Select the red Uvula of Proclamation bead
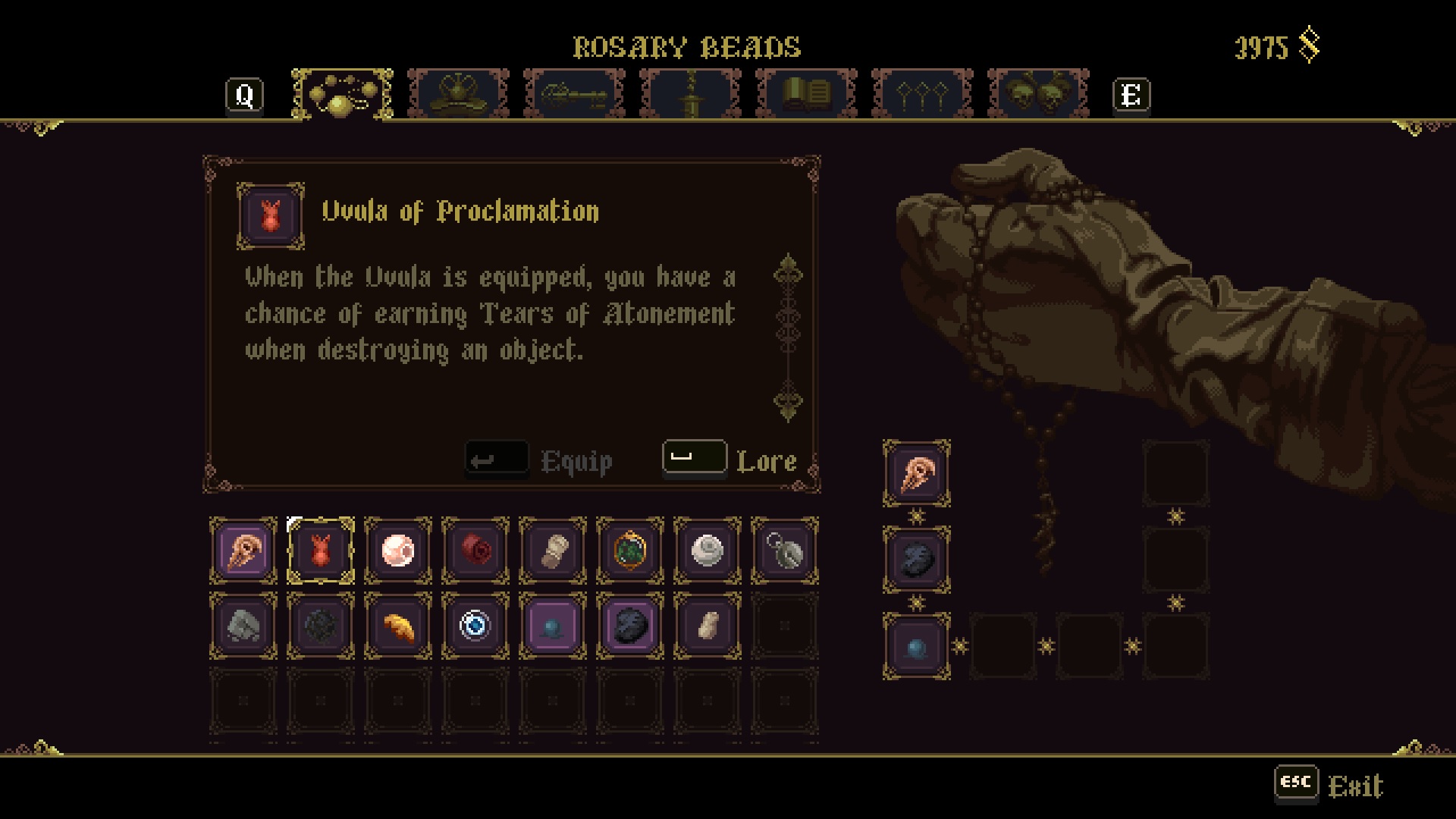This screenshot has height=819, width=1456. click(x=320, y=550)
